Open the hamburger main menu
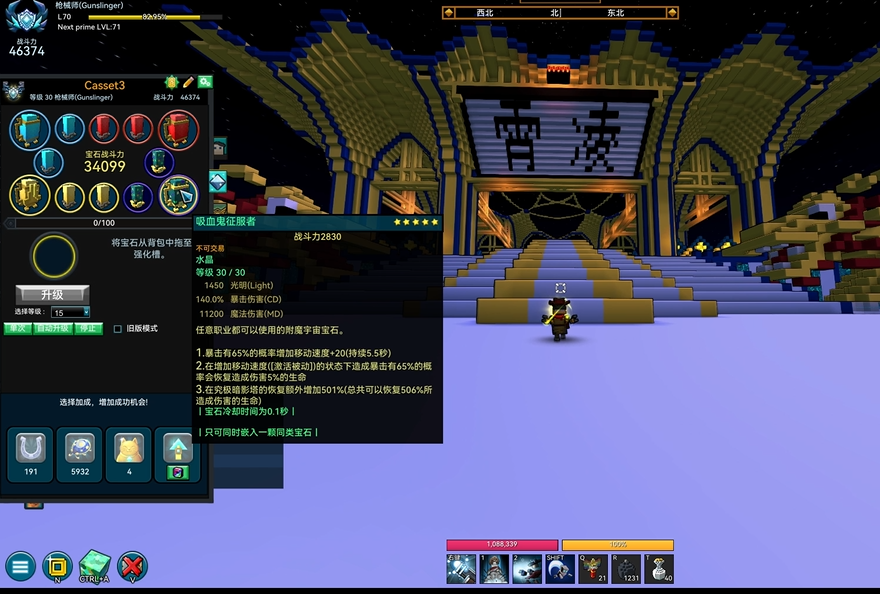Screen dimensions: 880x594 point(20,566)
